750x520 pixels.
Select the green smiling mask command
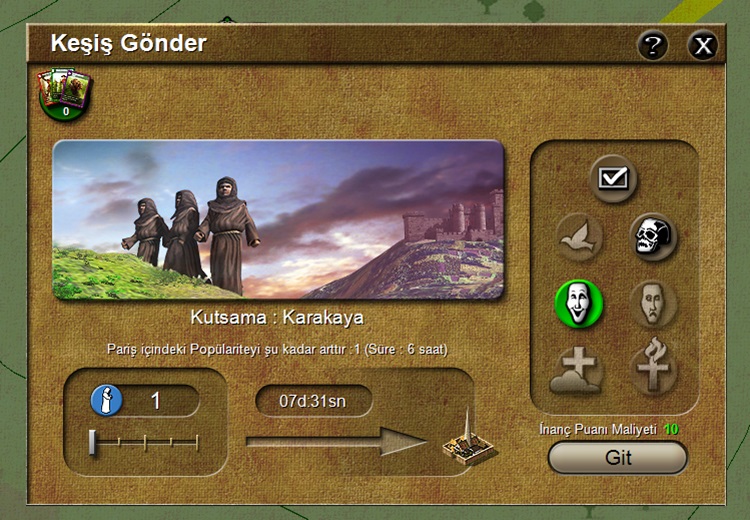point(580,302)
